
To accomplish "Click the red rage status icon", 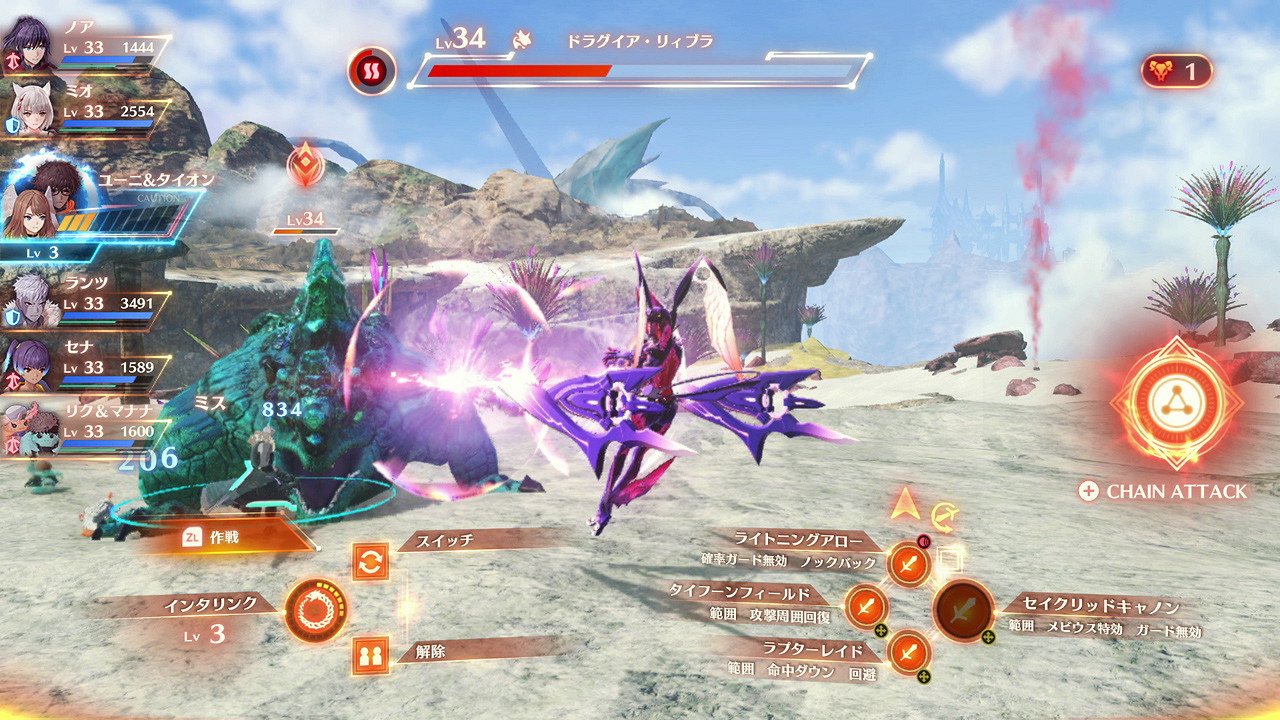I will click(x=372, y=70).
